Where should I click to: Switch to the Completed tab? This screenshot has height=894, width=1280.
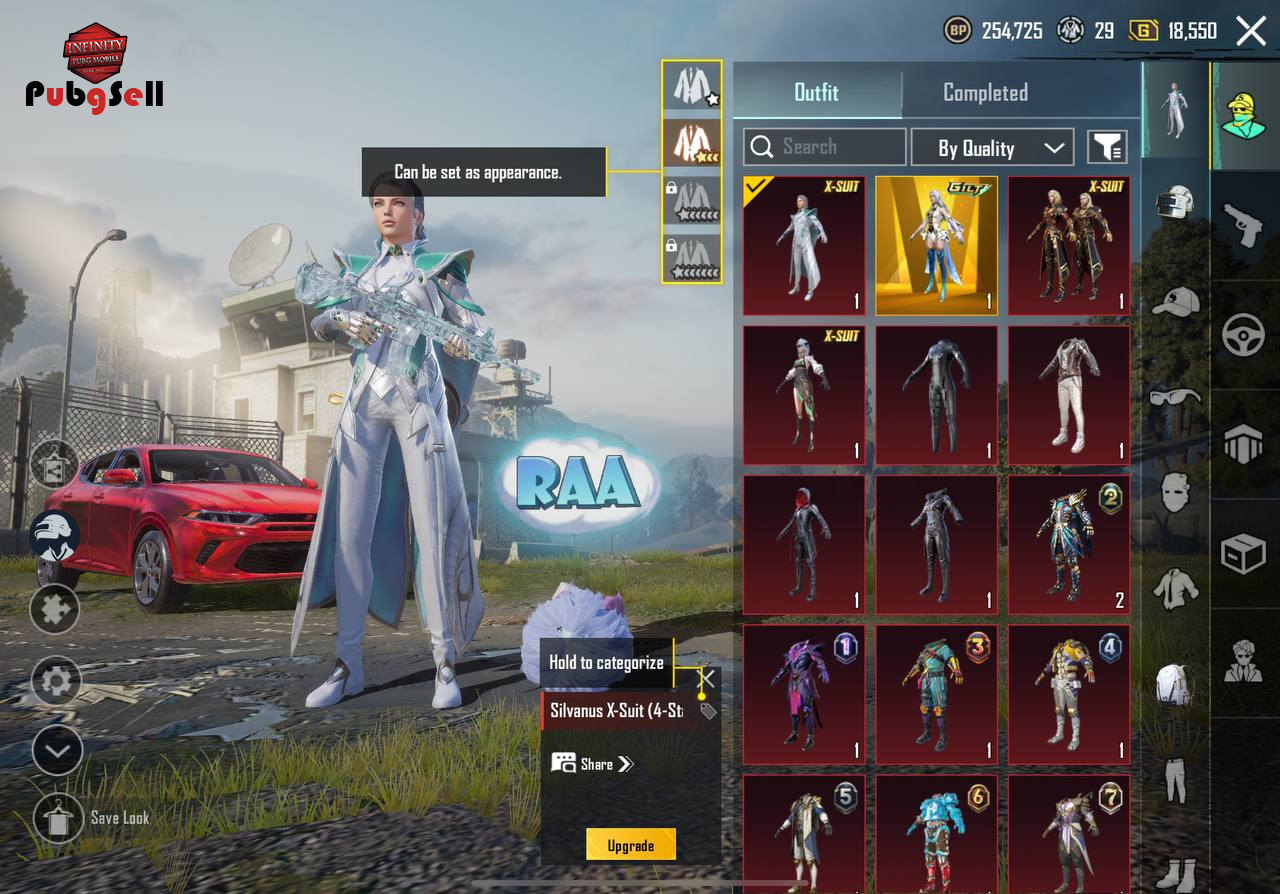985,93
